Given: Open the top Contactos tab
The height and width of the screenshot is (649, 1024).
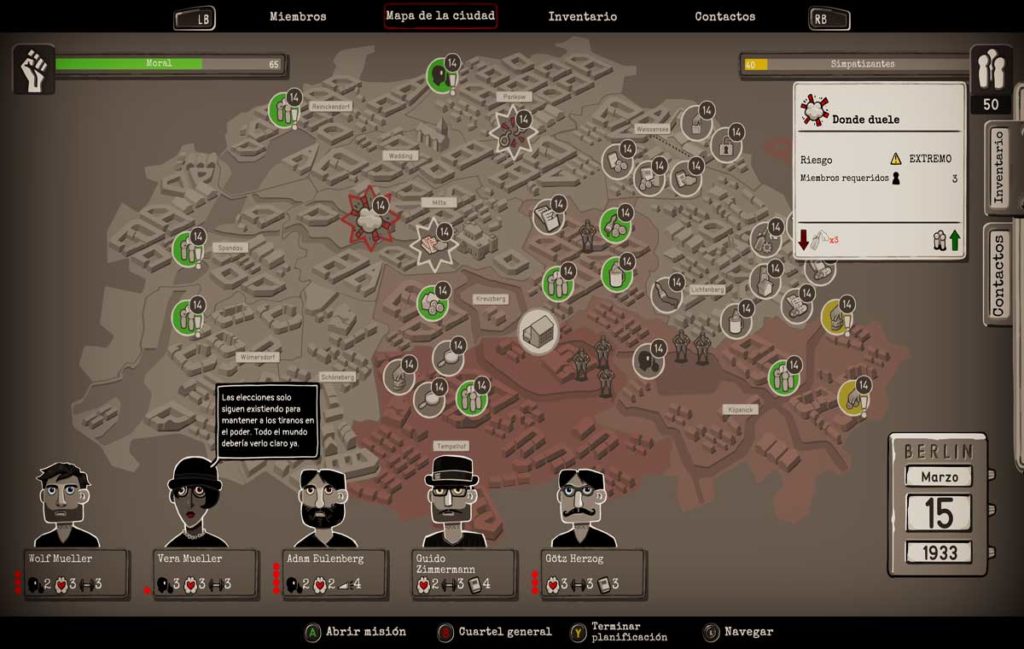Looking at the screenshot, I should click(x=725, y=16).
